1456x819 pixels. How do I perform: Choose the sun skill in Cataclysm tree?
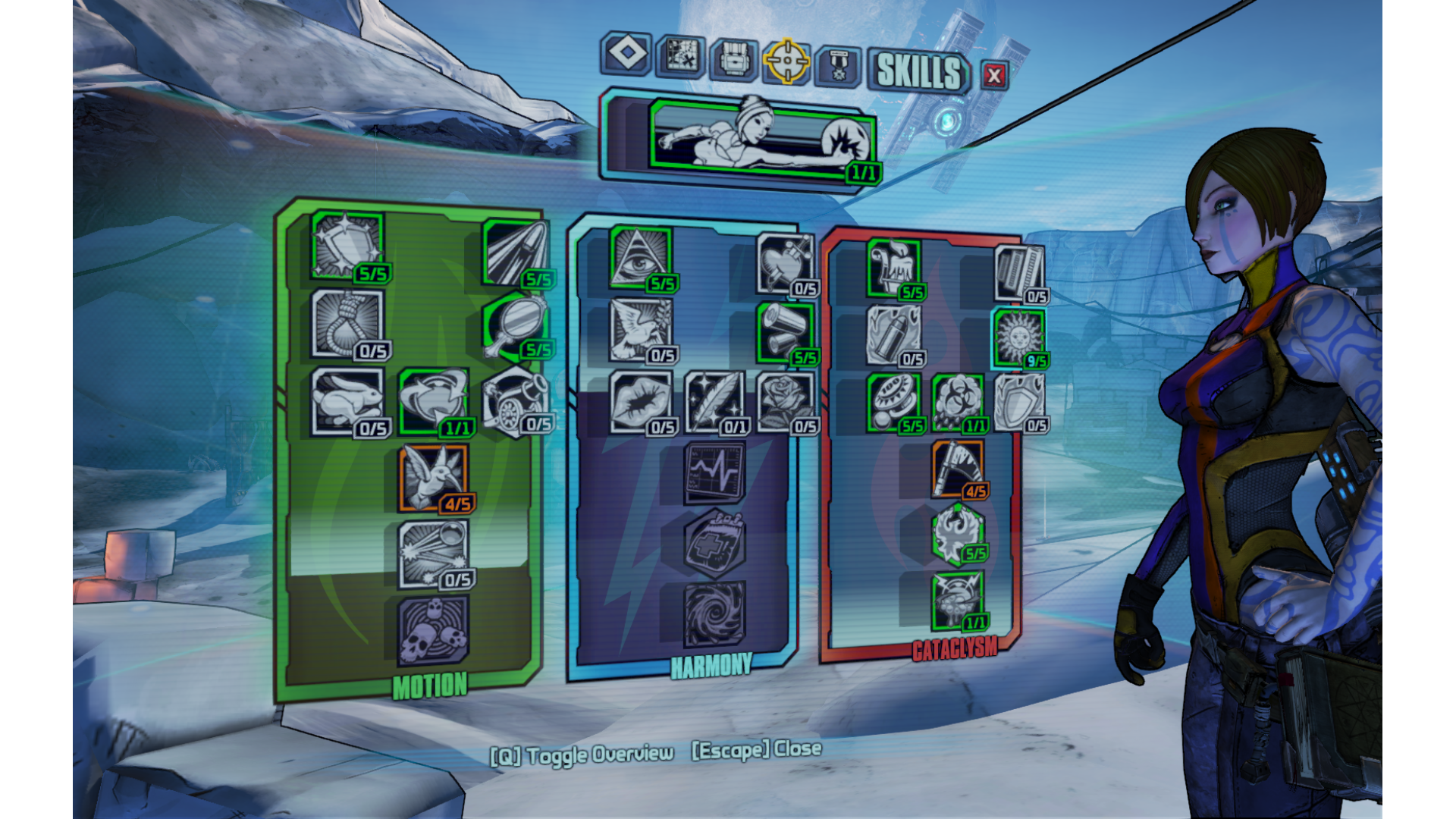(1018, 336)
